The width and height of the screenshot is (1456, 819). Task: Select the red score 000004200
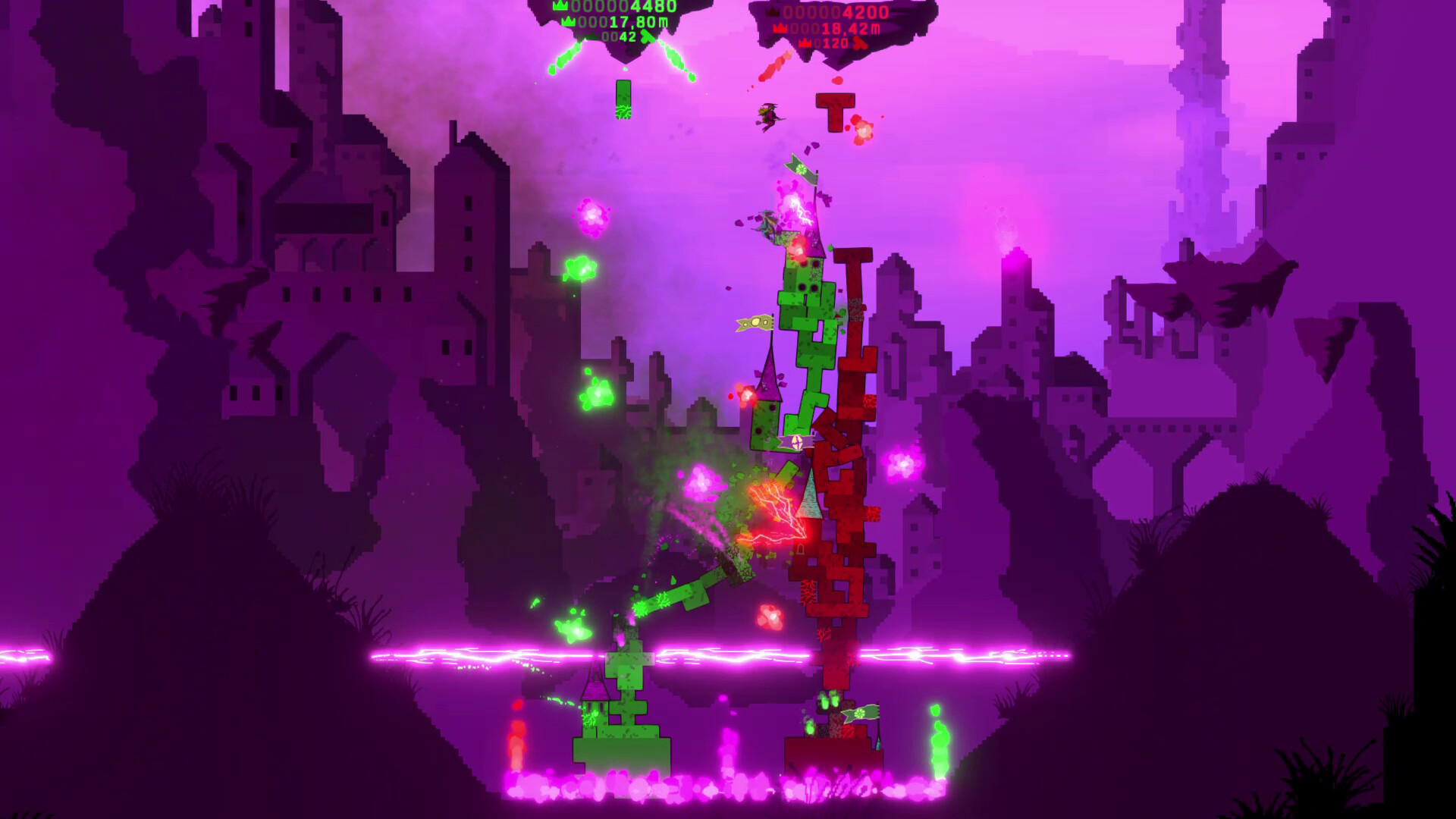834,12
